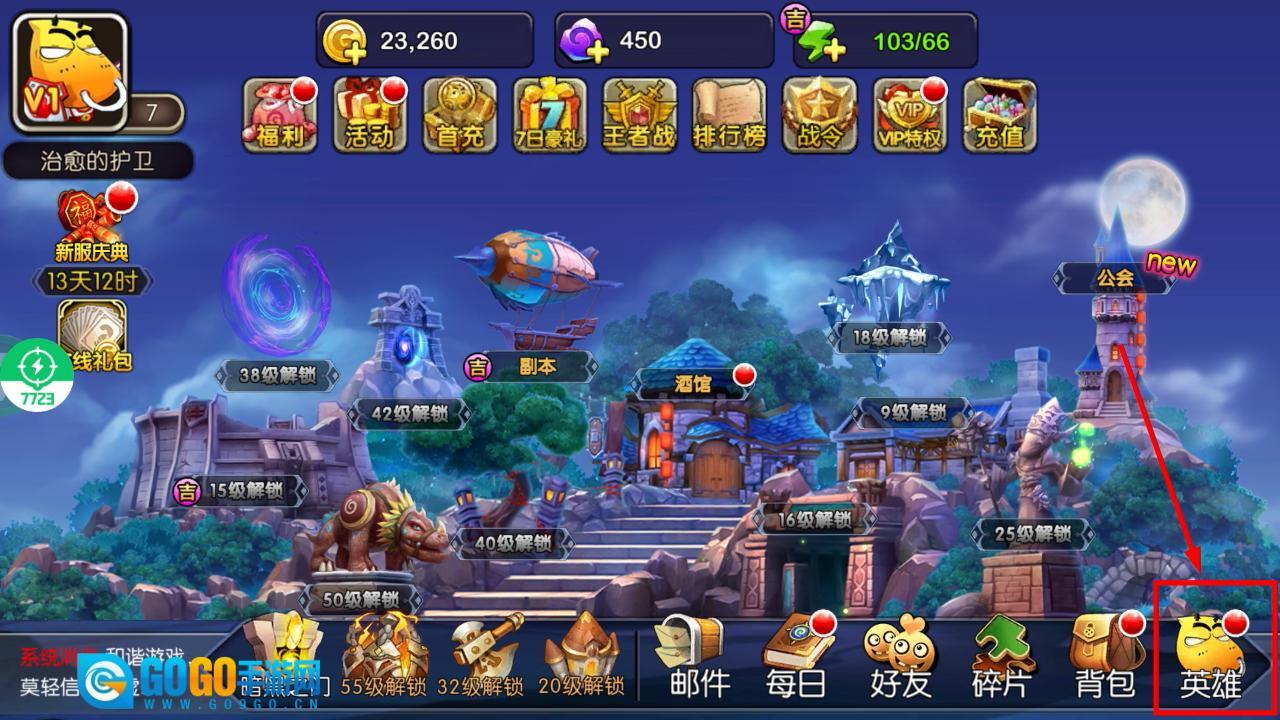Open the 战令 battle pass
Image resolution: width=1280 pixels, height=720 pixels.
point(820,115)
